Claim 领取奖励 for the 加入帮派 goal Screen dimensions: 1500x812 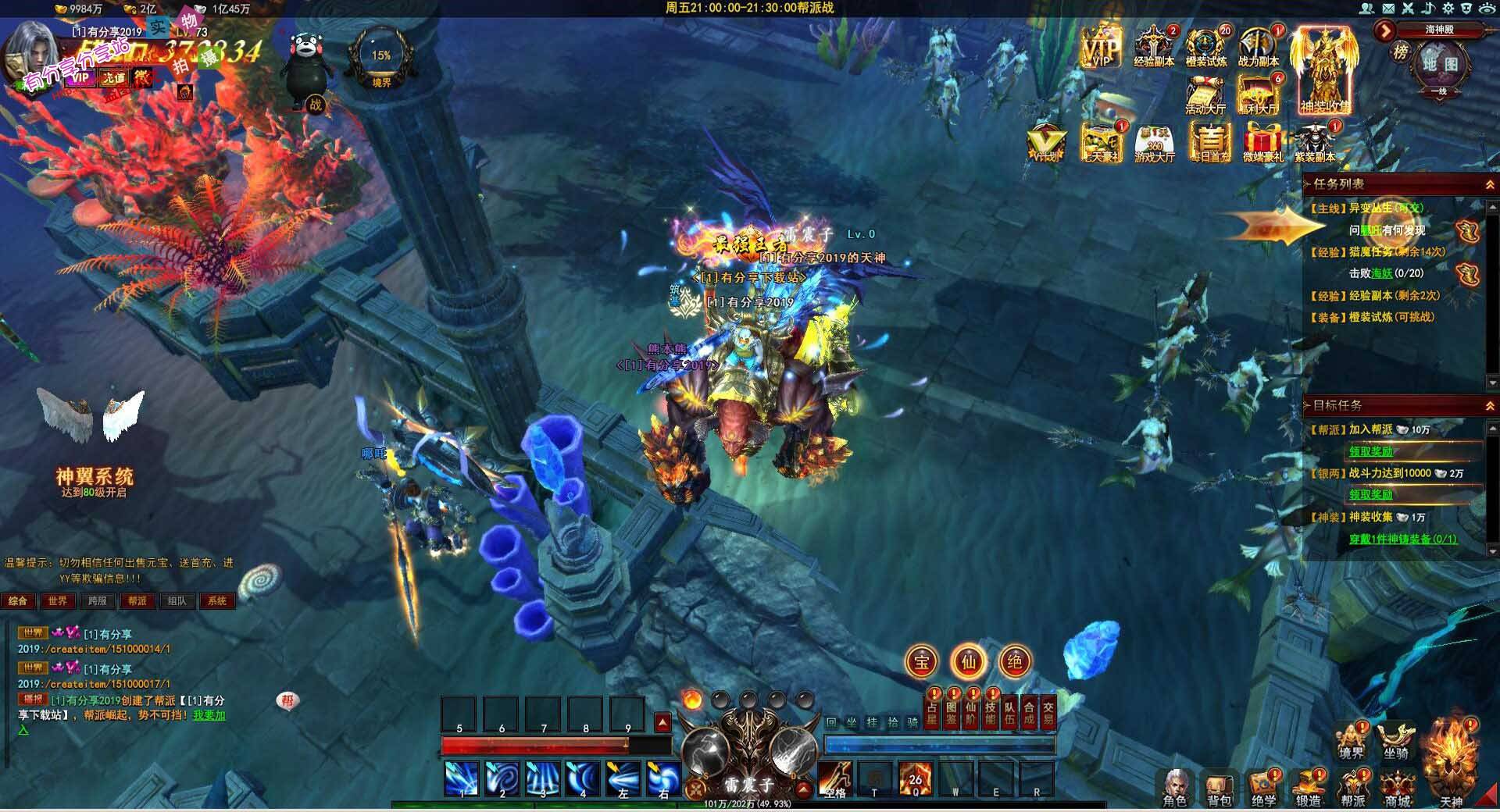[1371, 451]
